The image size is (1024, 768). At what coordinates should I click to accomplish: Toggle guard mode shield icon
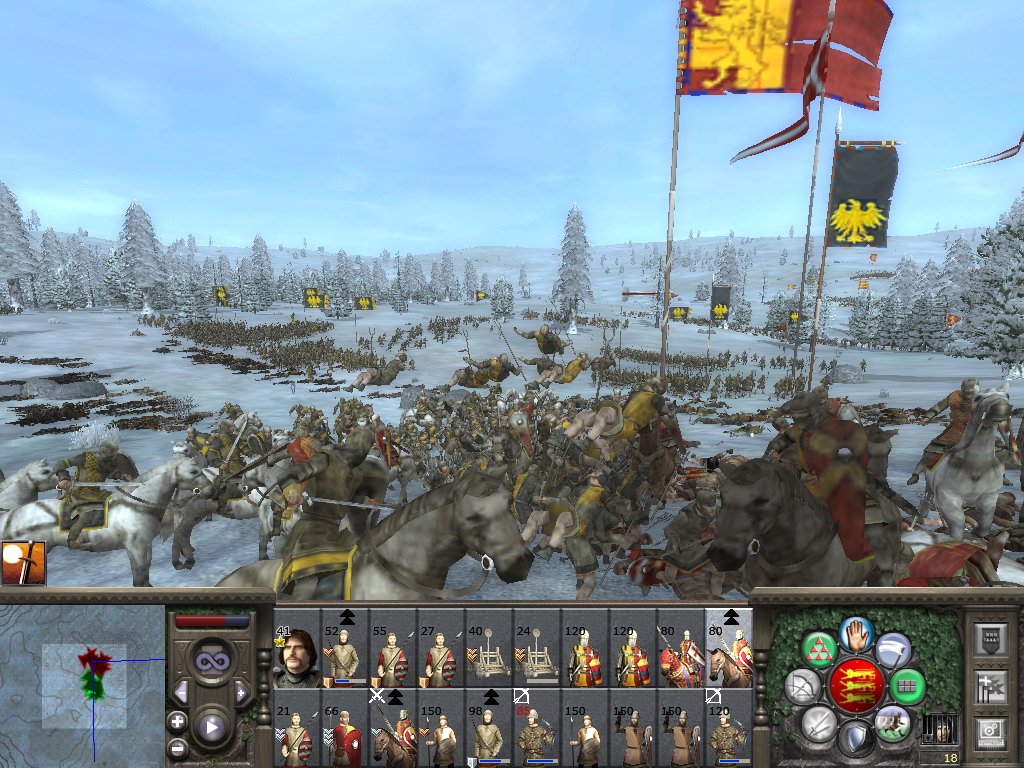point(857,739)
